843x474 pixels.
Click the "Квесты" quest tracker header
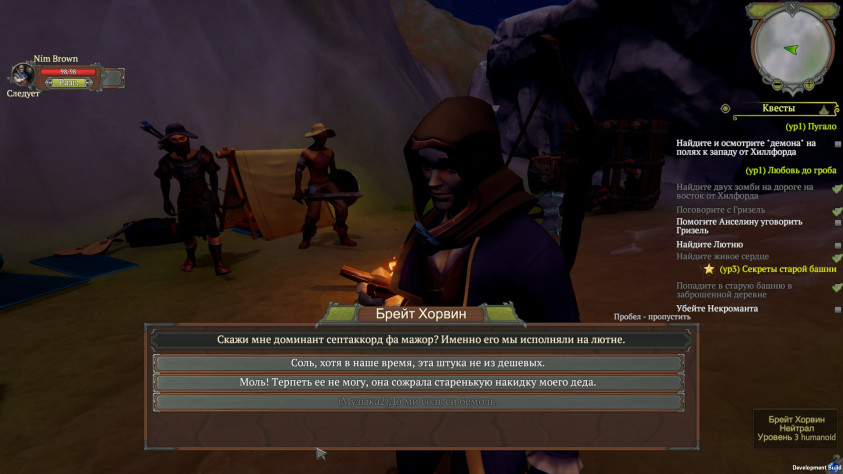pos(779,108)
